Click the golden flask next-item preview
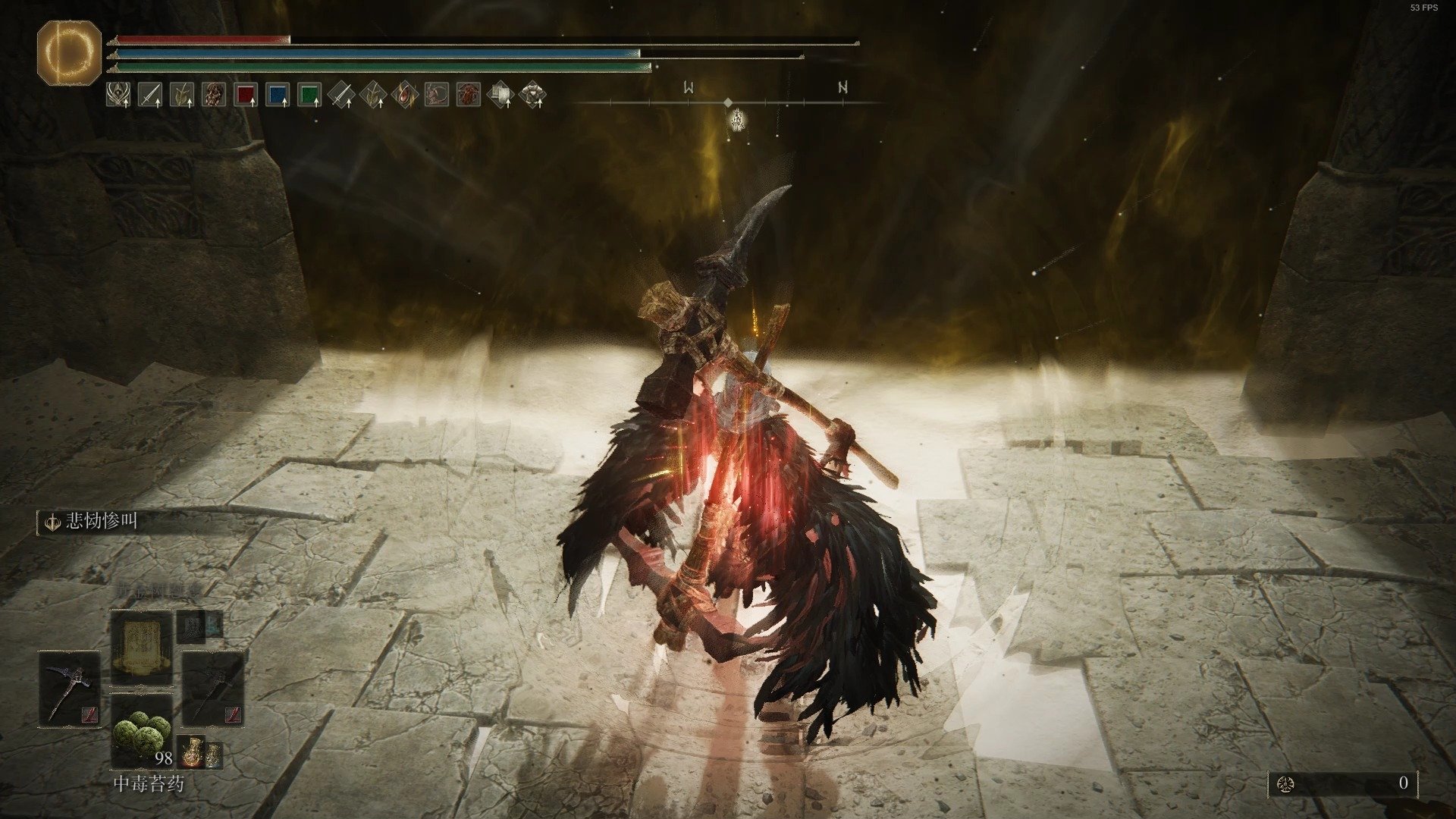This screenshot has width=1456, height=819. click(190, 751)
